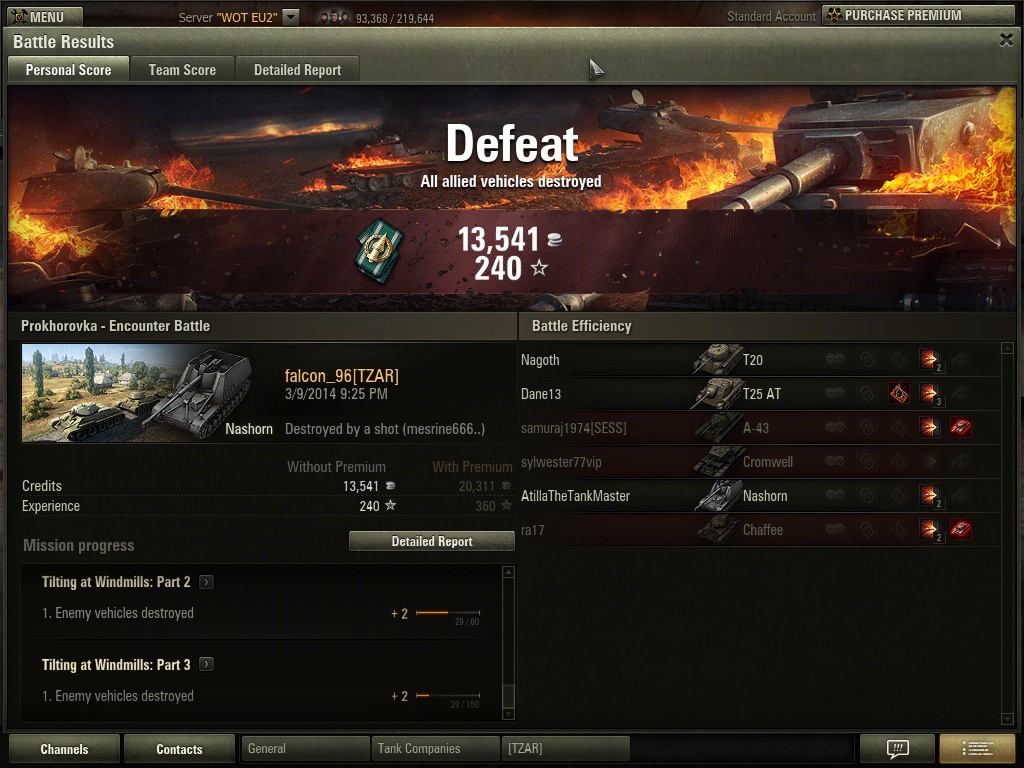Open the main MENU button
The height and width of the screenshot is (768, 1024).
point(42,16)
